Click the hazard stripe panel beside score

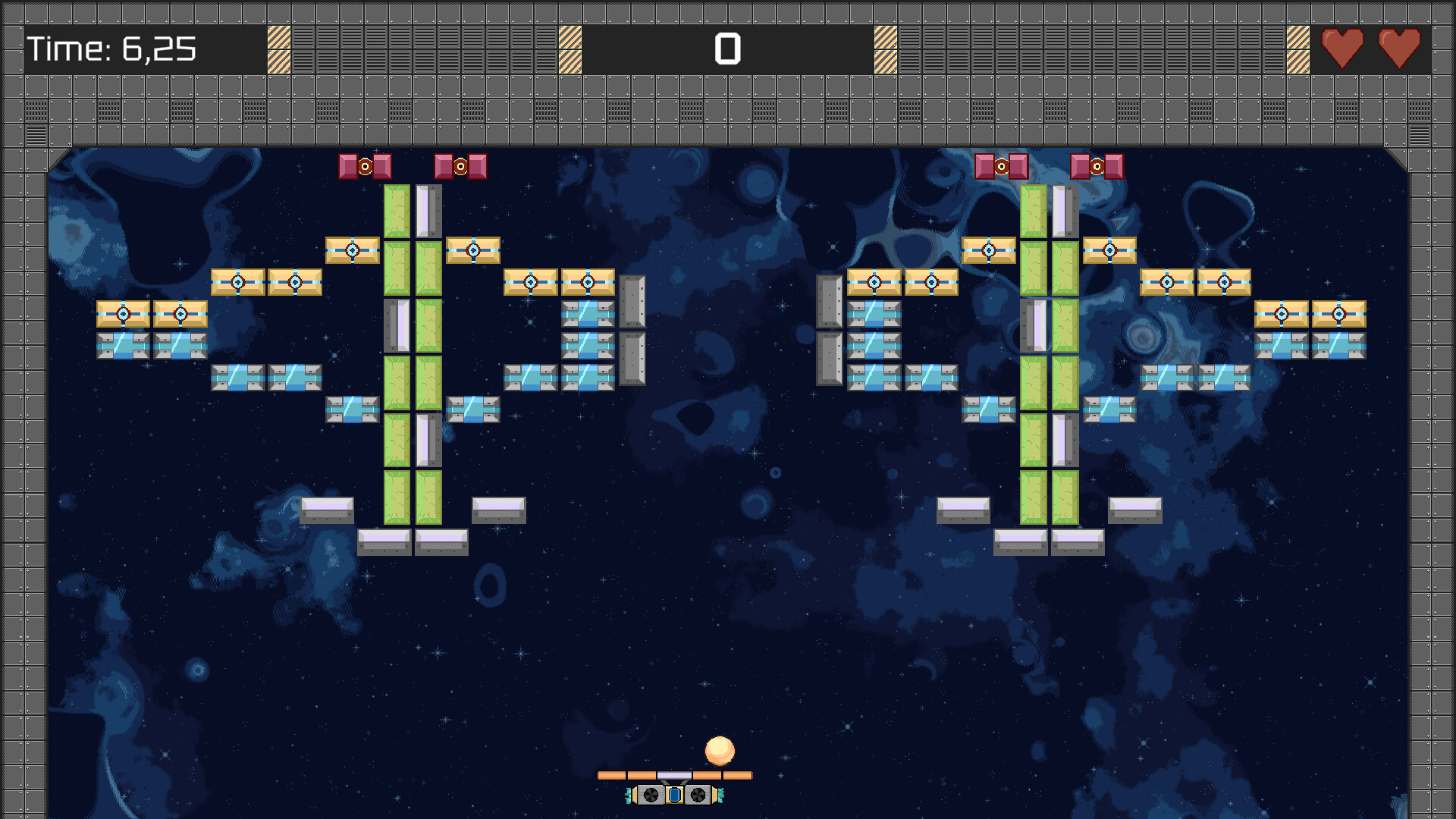570,49
